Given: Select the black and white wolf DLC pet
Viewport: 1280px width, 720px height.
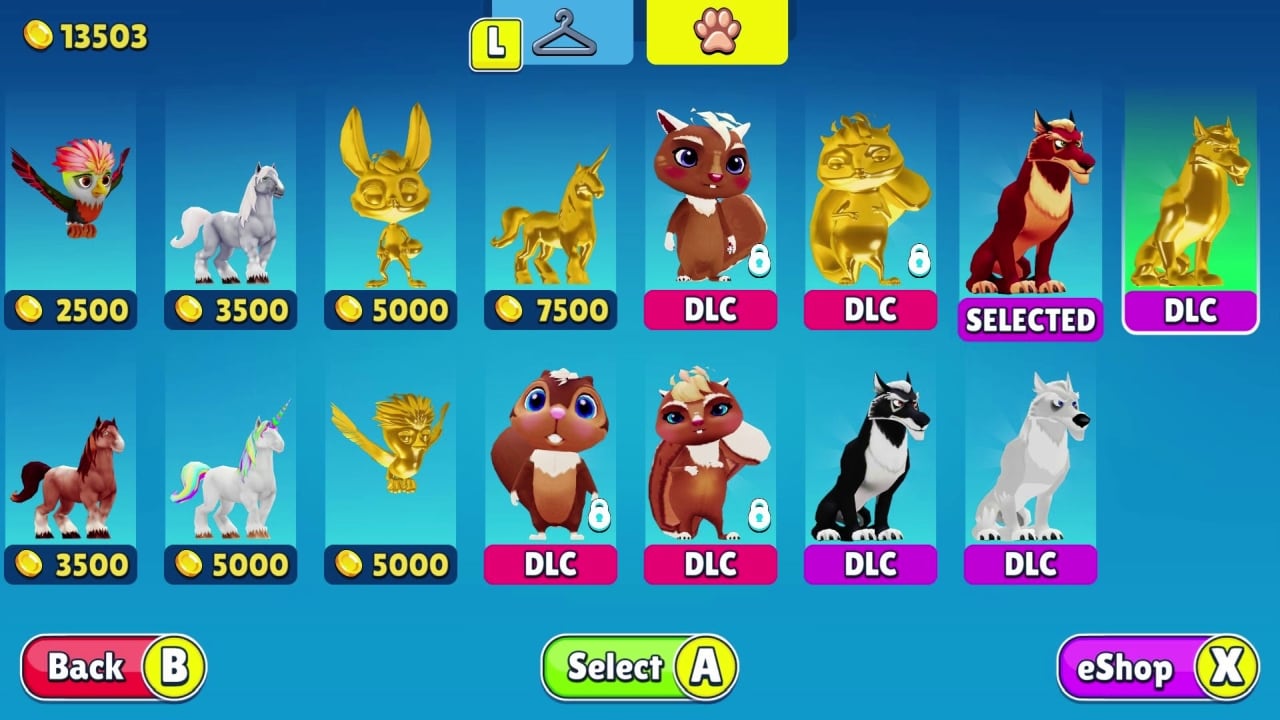Looking at the screenshot, I should coord(870,460).
